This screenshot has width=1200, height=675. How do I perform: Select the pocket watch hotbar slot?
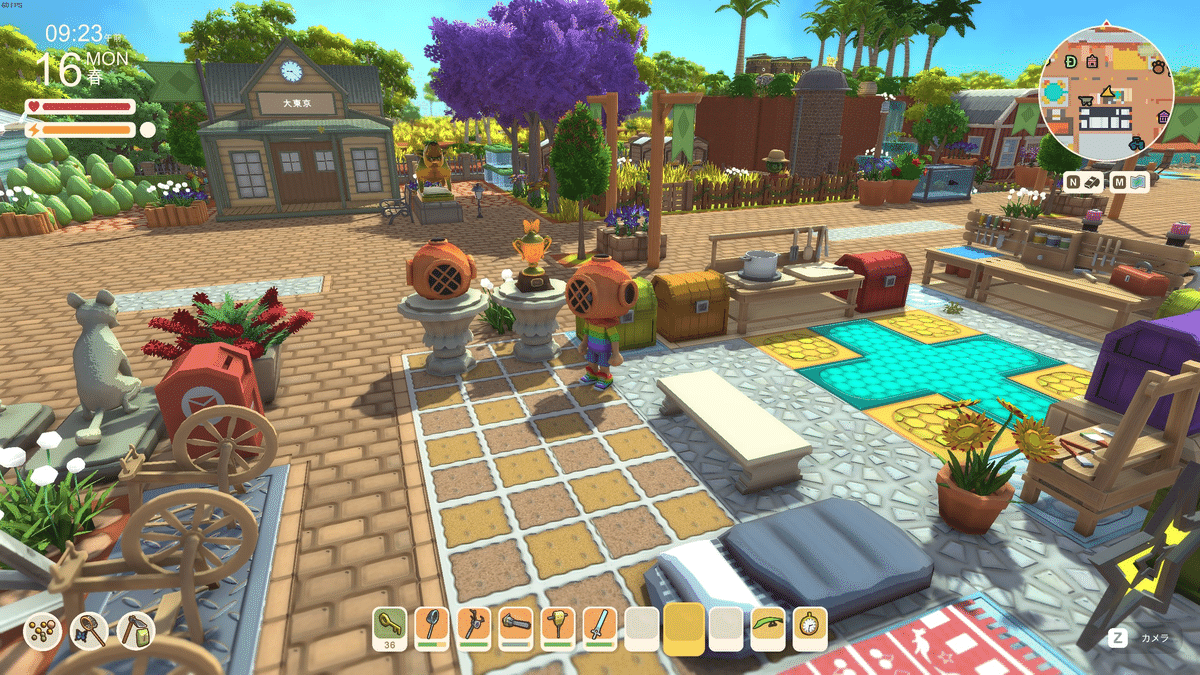pos(810,626)
